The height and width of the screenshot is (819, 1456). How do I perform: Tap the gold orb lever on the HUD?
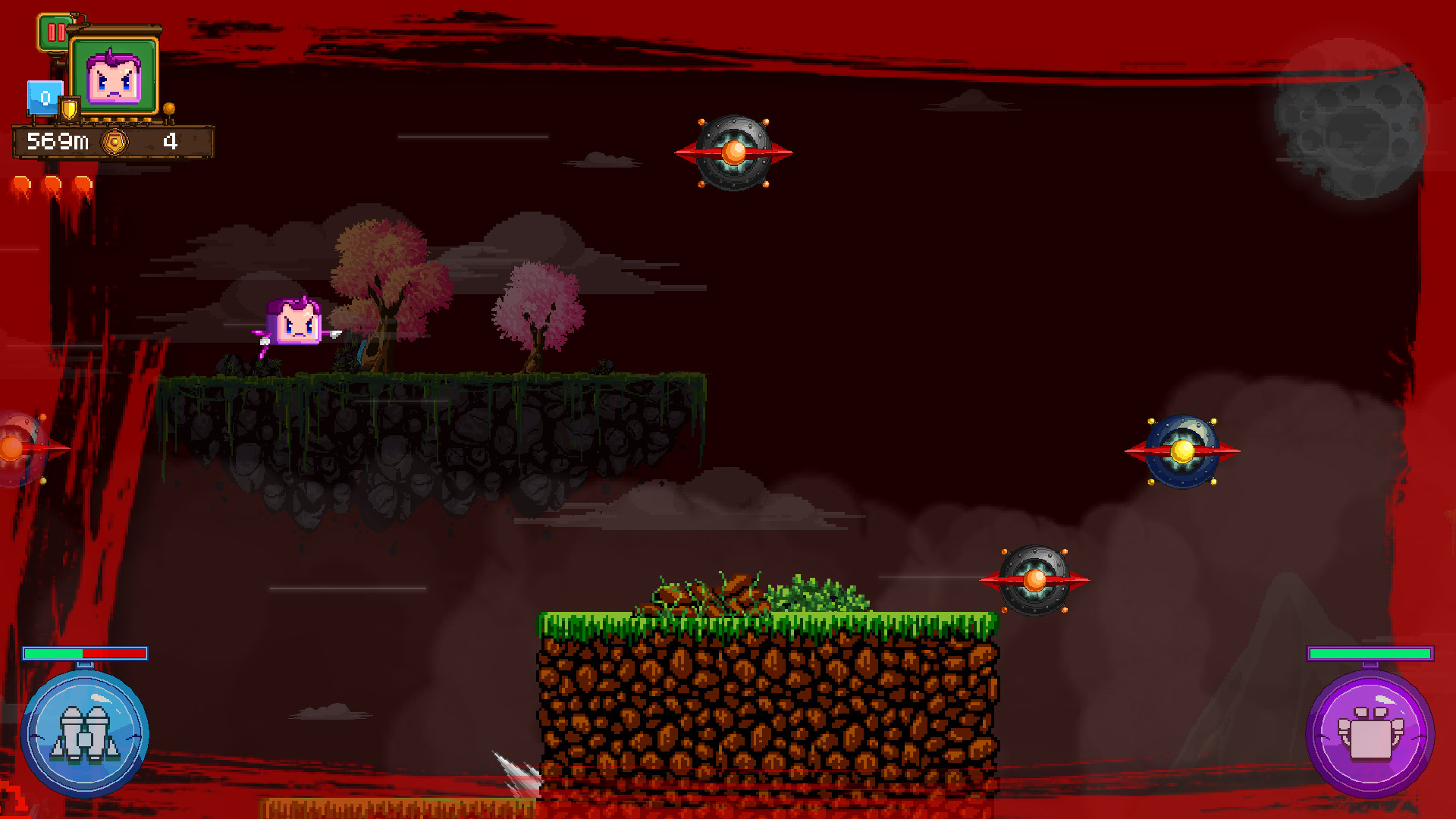click(x=171, y=108)
